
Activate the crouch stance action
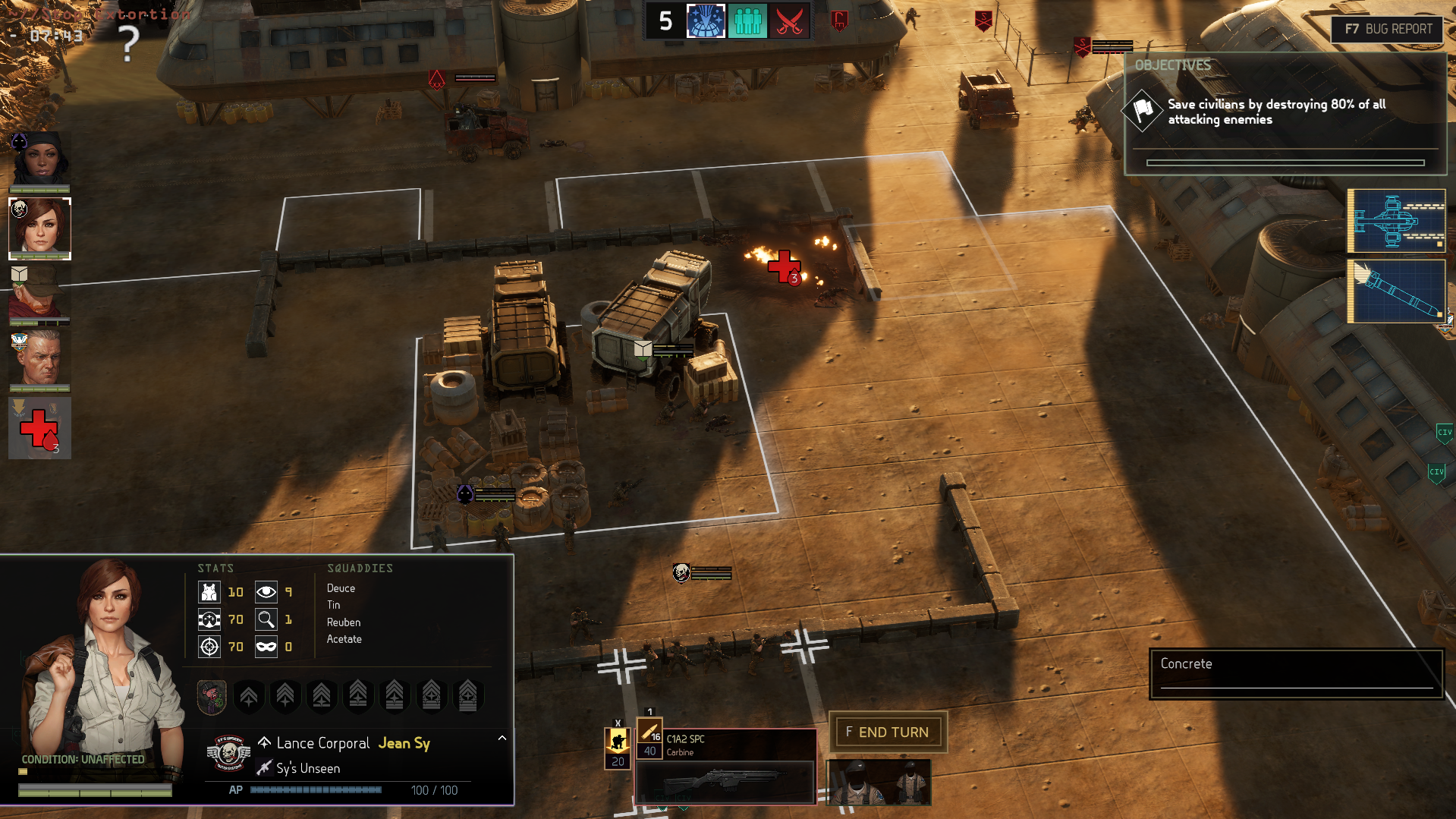[618, 742]
